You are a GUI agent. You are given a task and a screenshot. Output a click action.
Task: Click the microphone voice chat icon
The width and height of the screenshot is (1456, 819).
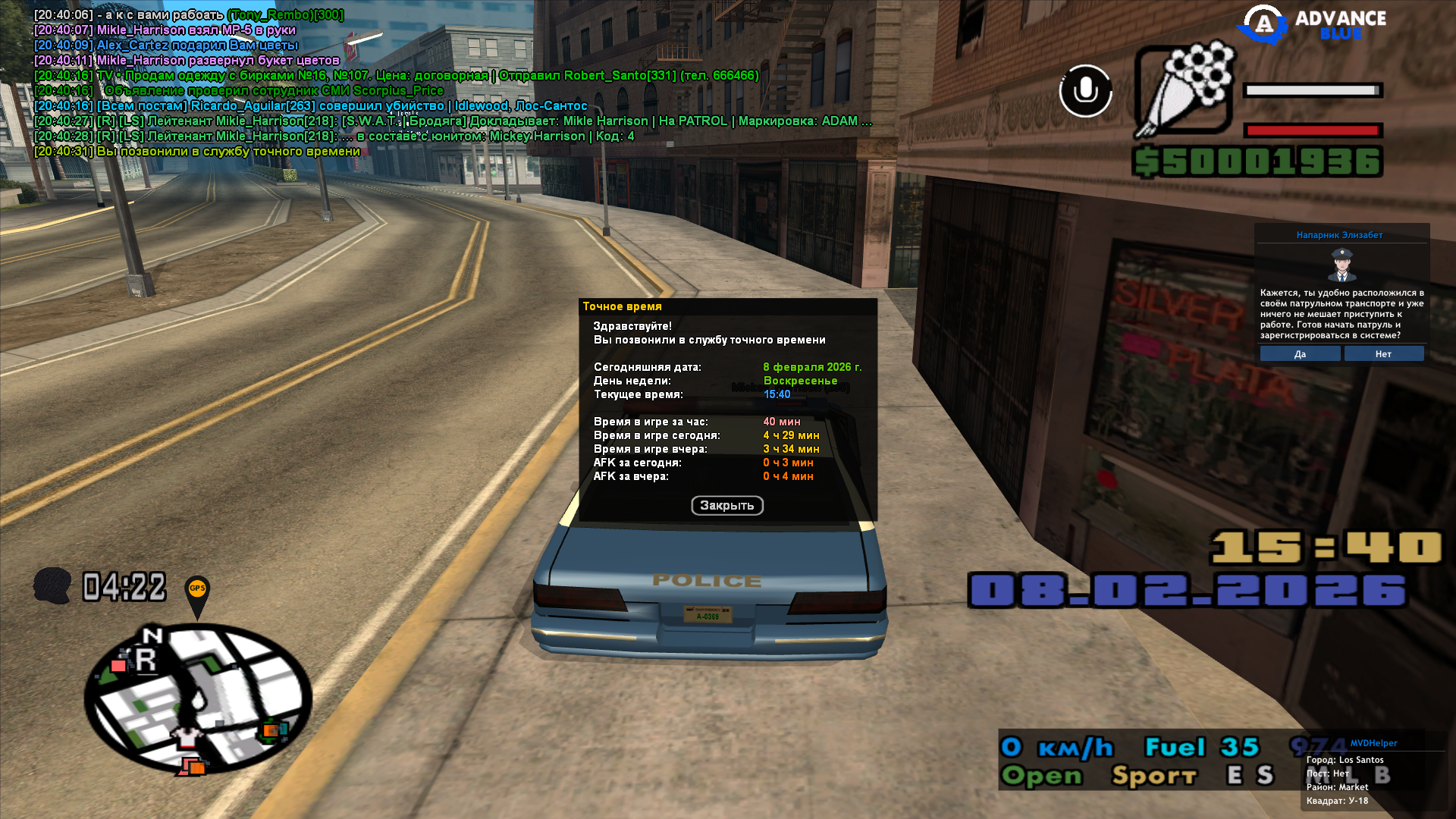1085,91
